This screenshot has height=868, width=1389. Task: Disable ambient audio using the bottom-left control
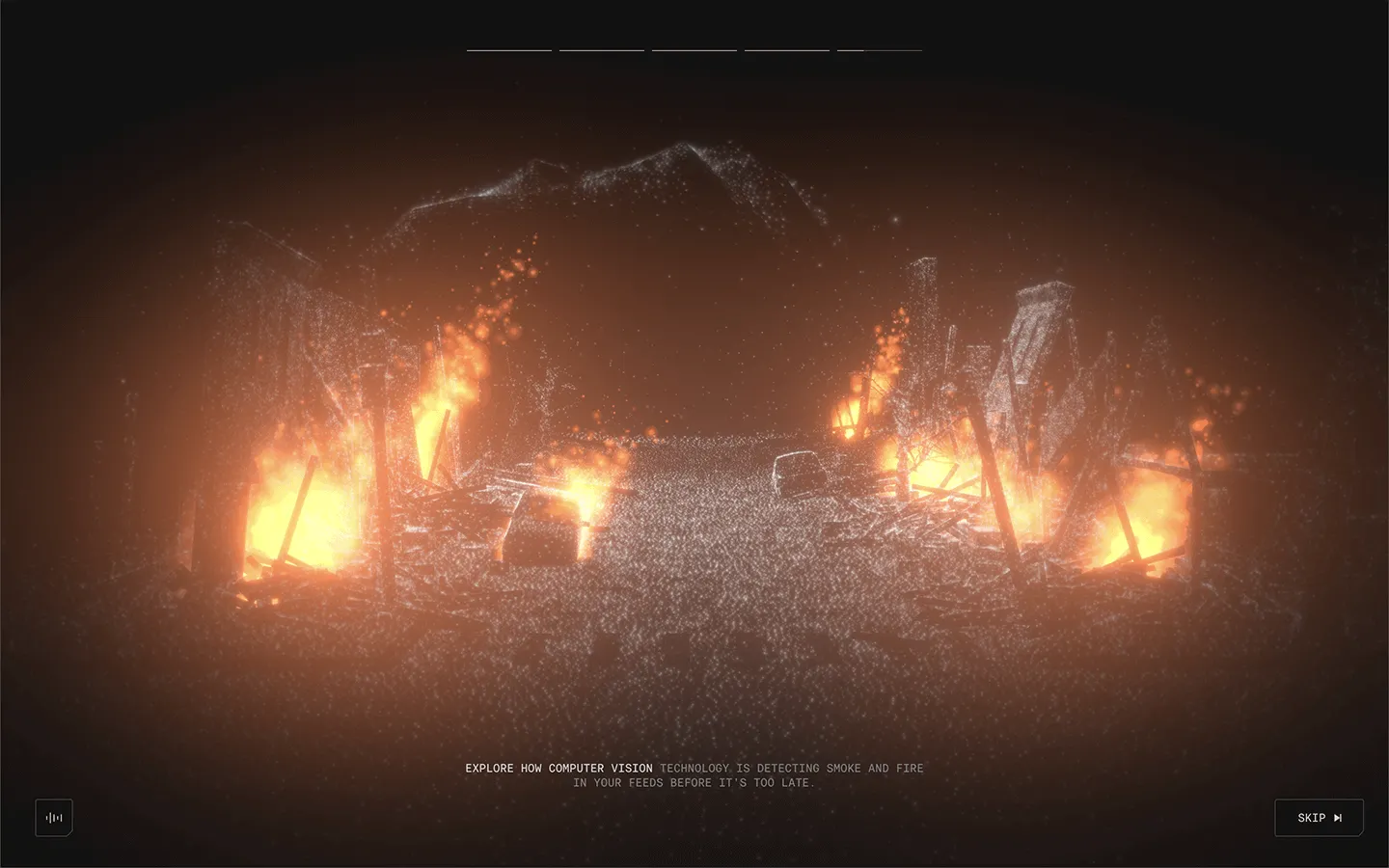54,817
